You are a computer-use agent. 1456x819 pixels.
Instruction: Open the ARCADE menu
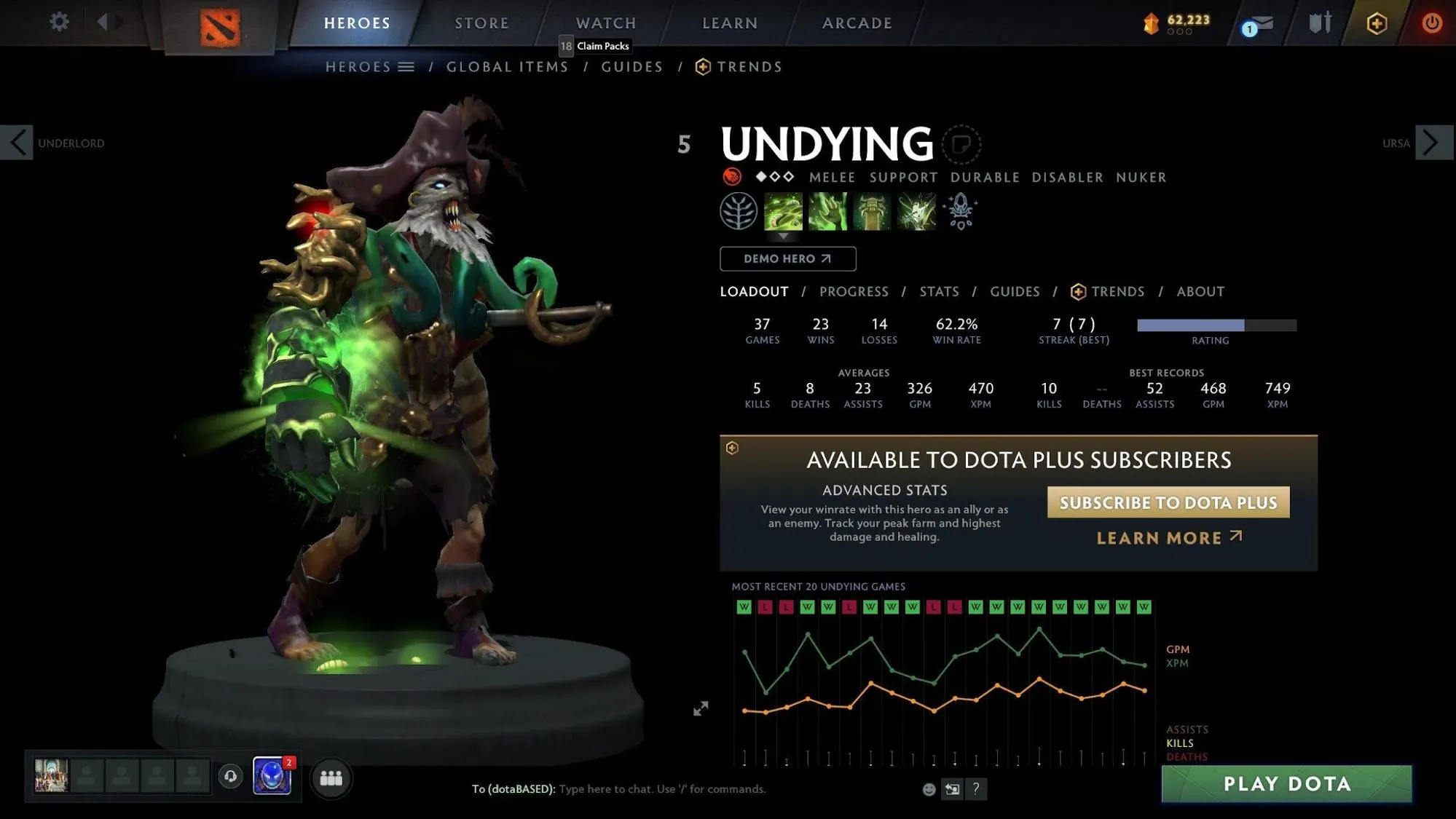point(856,23)
